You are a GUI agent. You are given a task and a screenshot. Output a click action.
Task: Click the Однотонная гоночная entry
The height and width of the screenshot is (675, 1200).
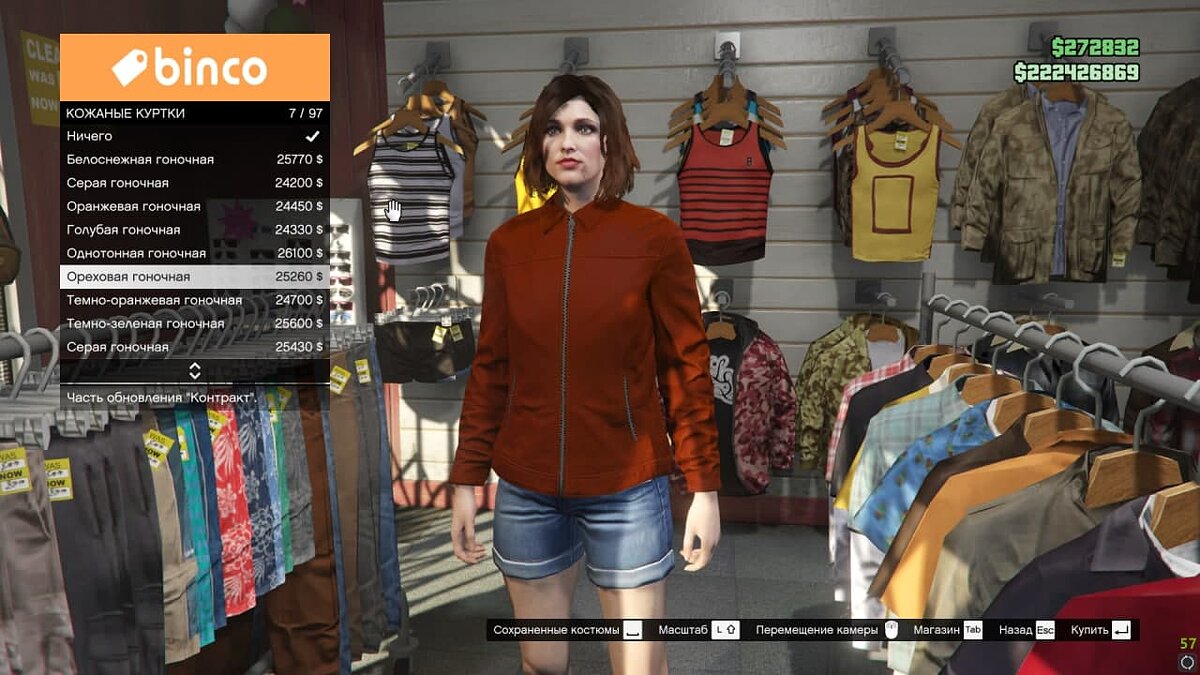195,254
